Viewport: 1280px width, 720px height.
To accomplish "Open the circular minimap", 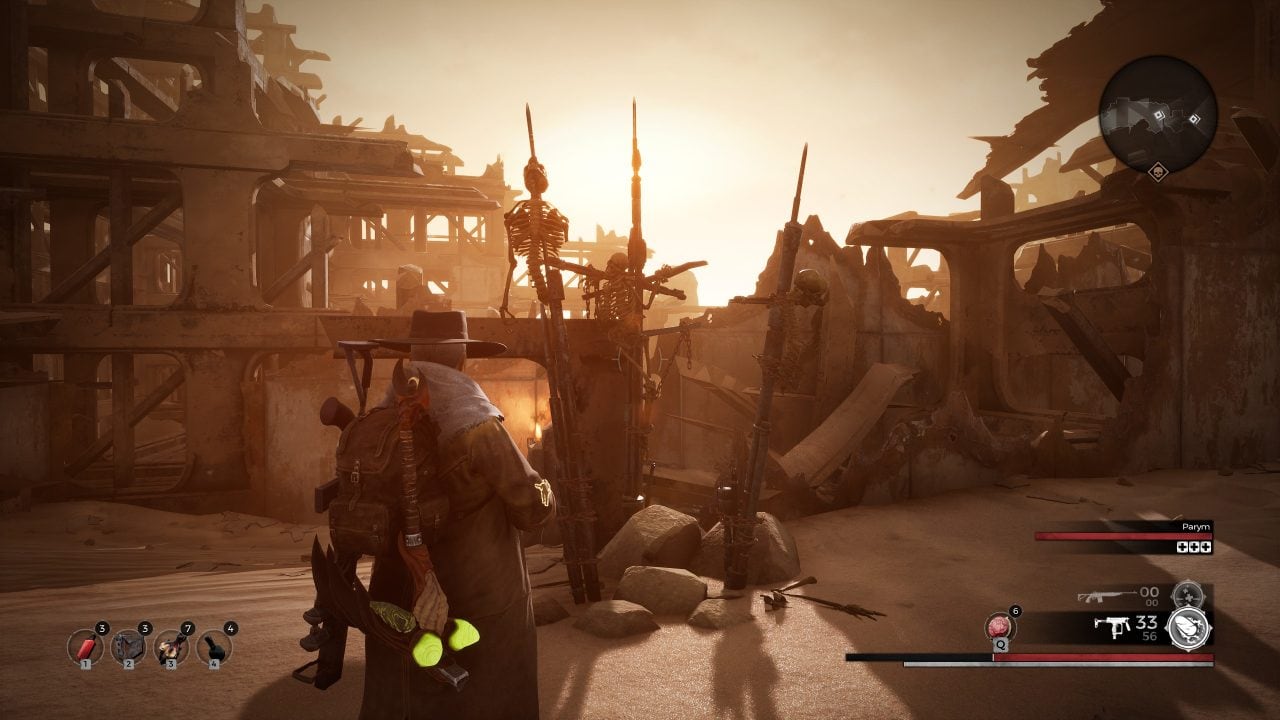I will (x=1158, y=113).
